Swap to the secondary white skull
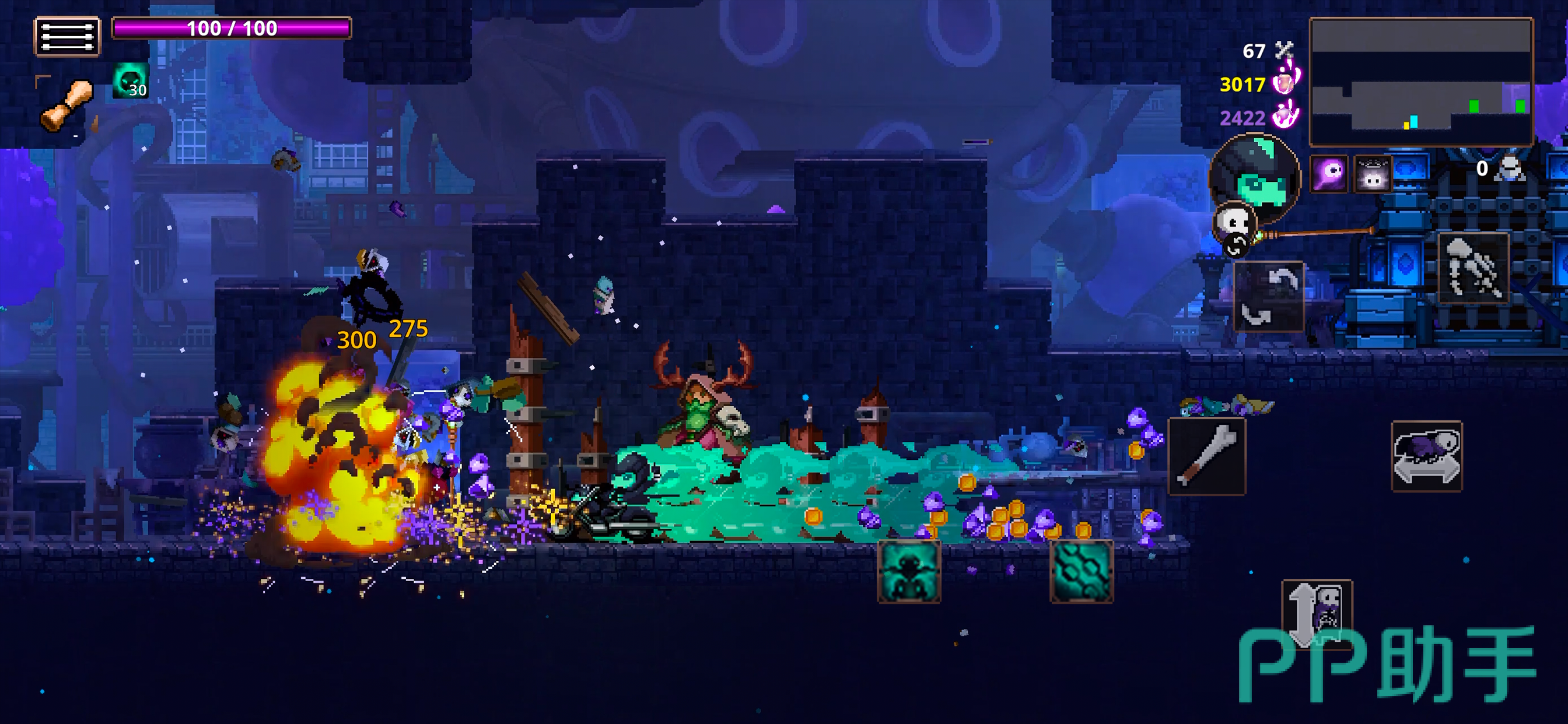This screenshot has width=1568, height=724. pos(1233,225)
